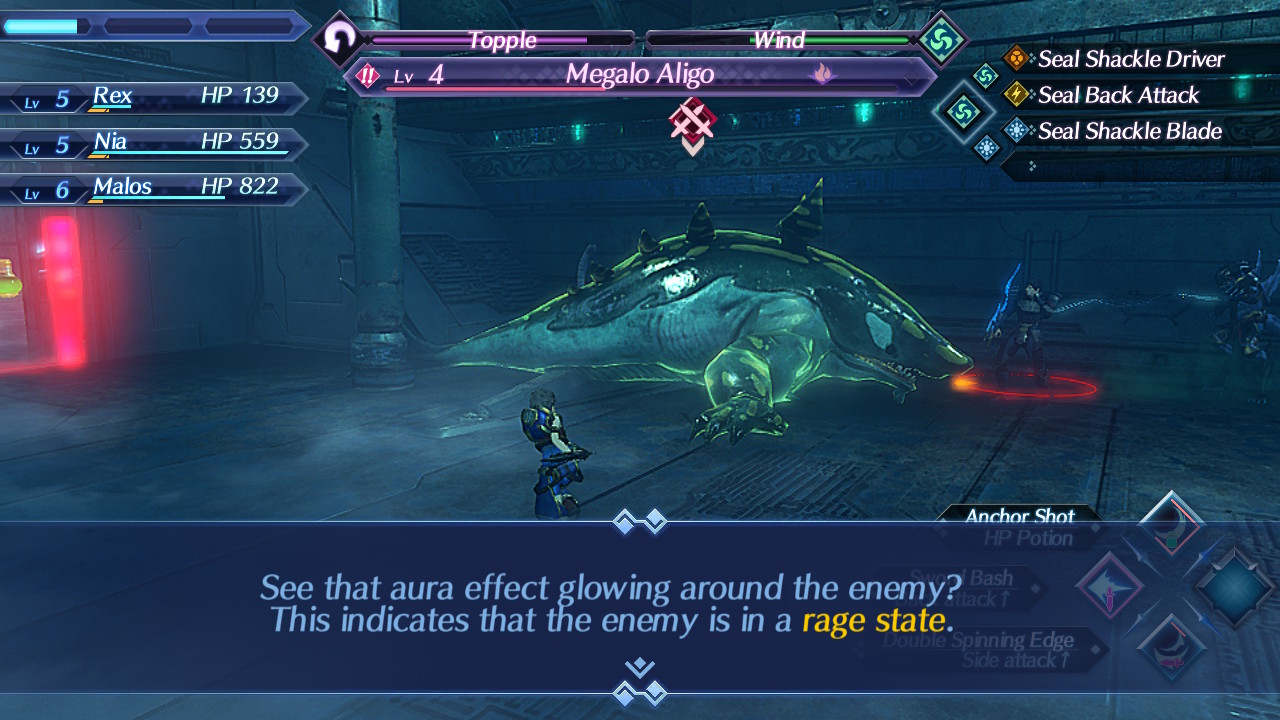Click the blue diamond Blade Special icon
This screenshot has width=1280, height=720.
coord(1235,585)
